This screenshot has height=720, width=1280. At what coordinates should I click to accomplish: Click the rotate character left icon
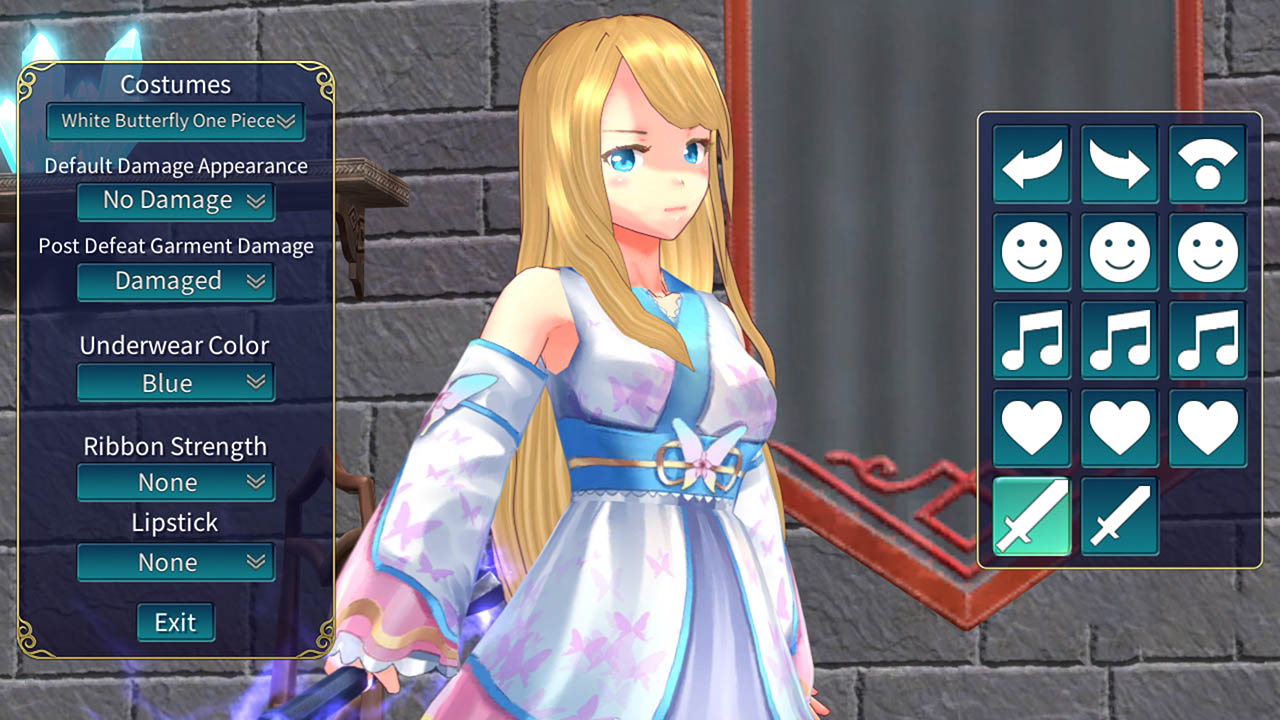1031,164
